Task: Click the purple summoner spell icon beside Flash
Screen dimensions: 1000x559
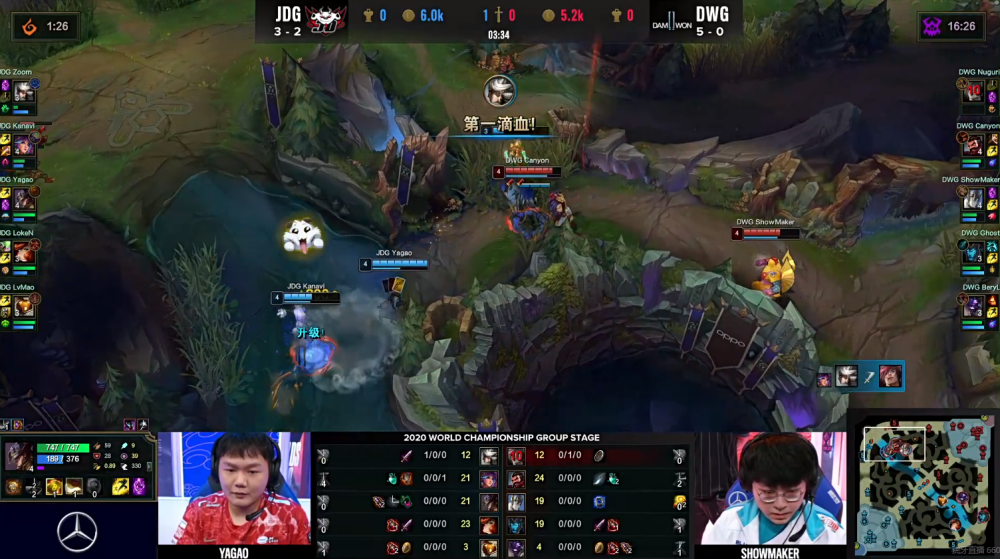Action: [x=139, y=487]
